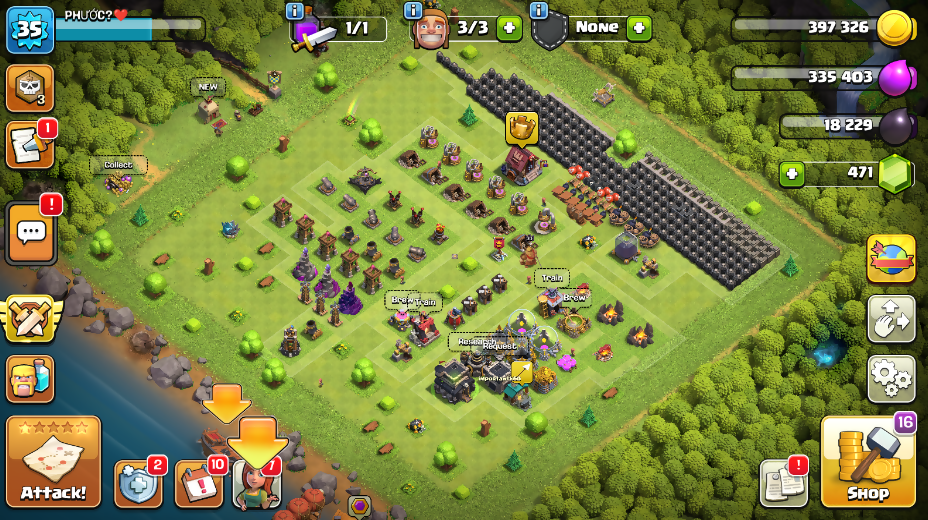Open the crossed swords clan war button
The width and height of the screenshot is (928, 520).
29,319
